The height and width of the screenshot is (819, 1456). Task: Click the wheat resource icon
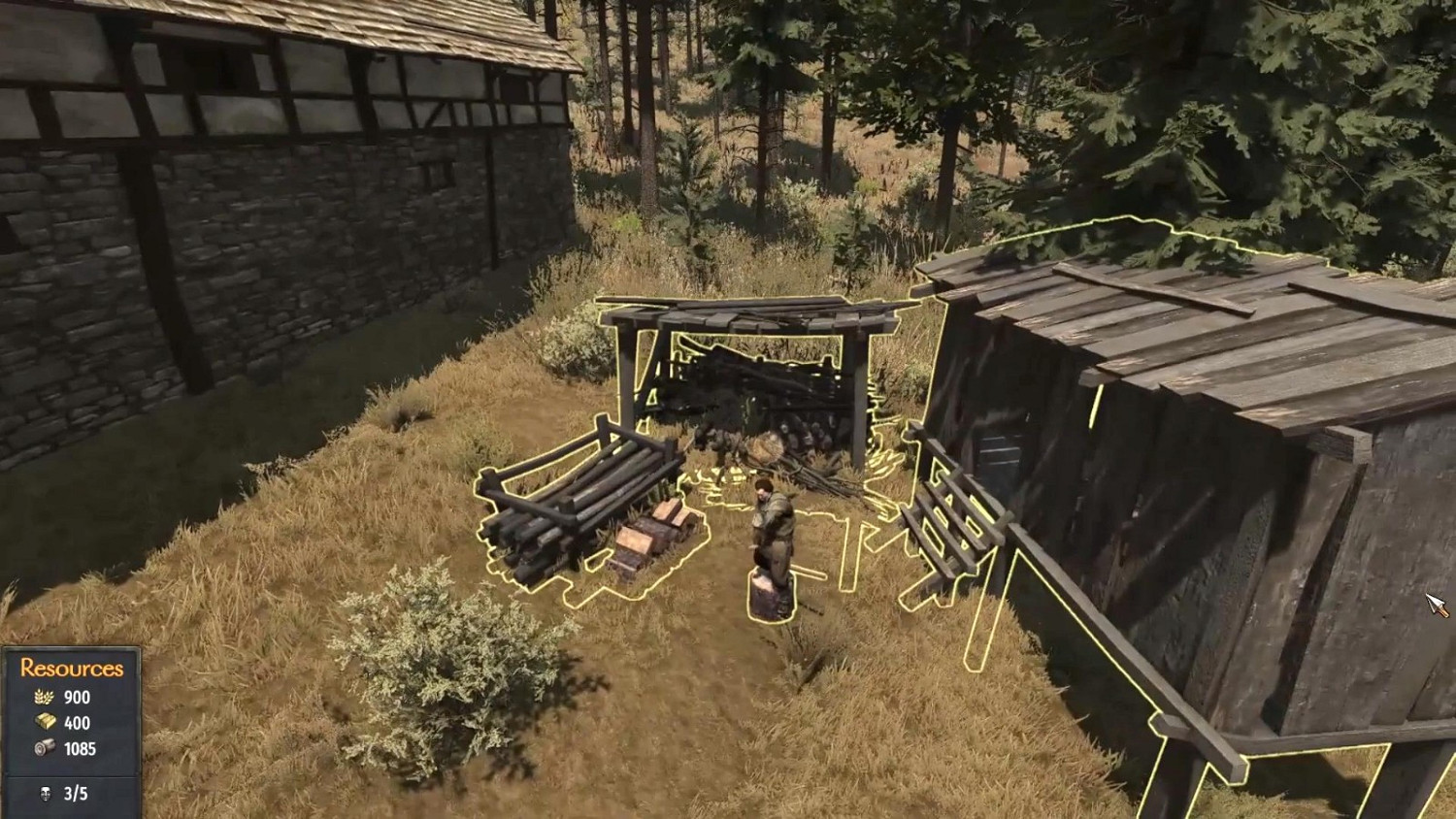(44, 698)
